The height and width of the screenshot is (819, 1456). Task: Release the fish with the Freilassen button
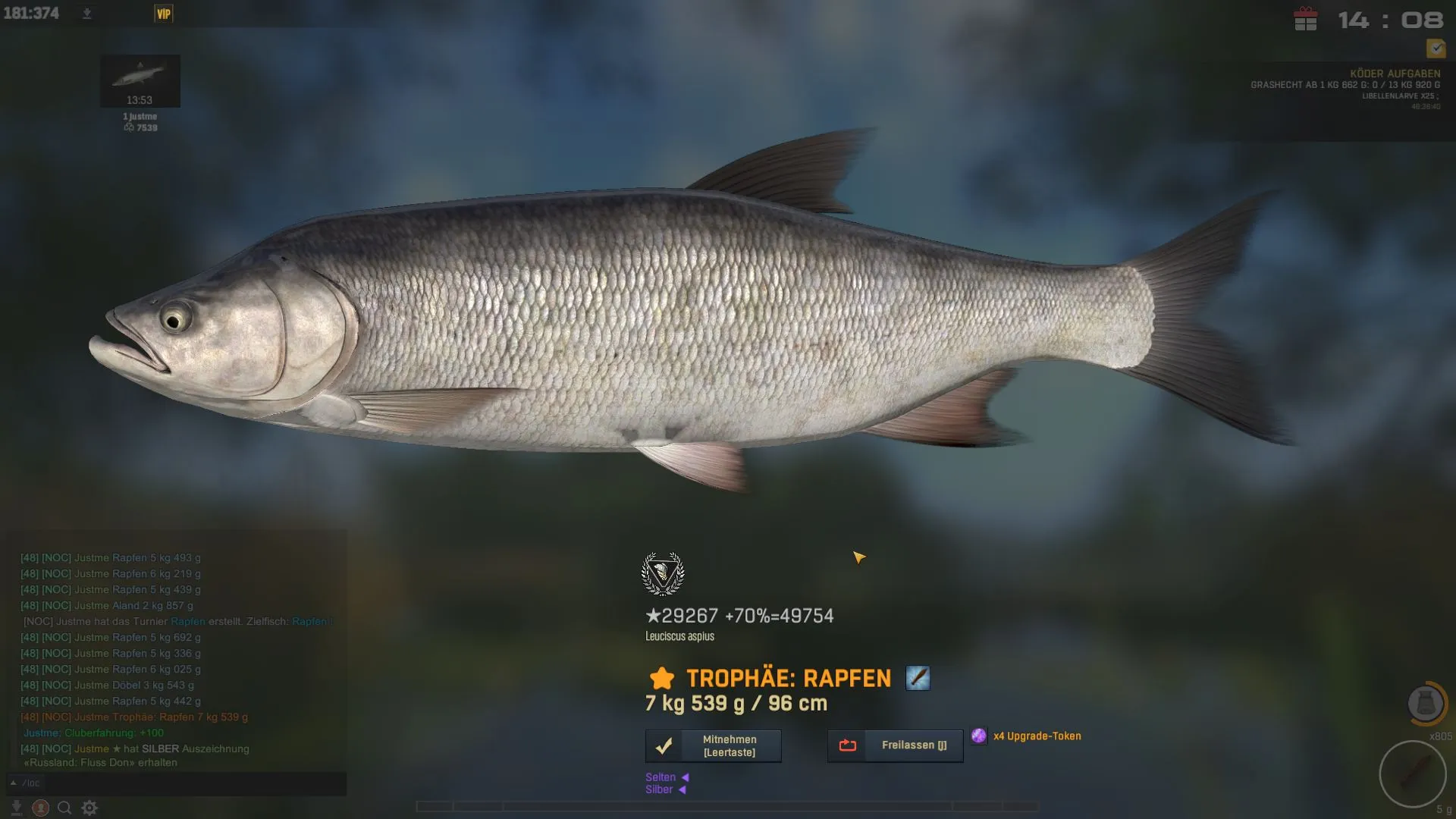click(895, 746)
